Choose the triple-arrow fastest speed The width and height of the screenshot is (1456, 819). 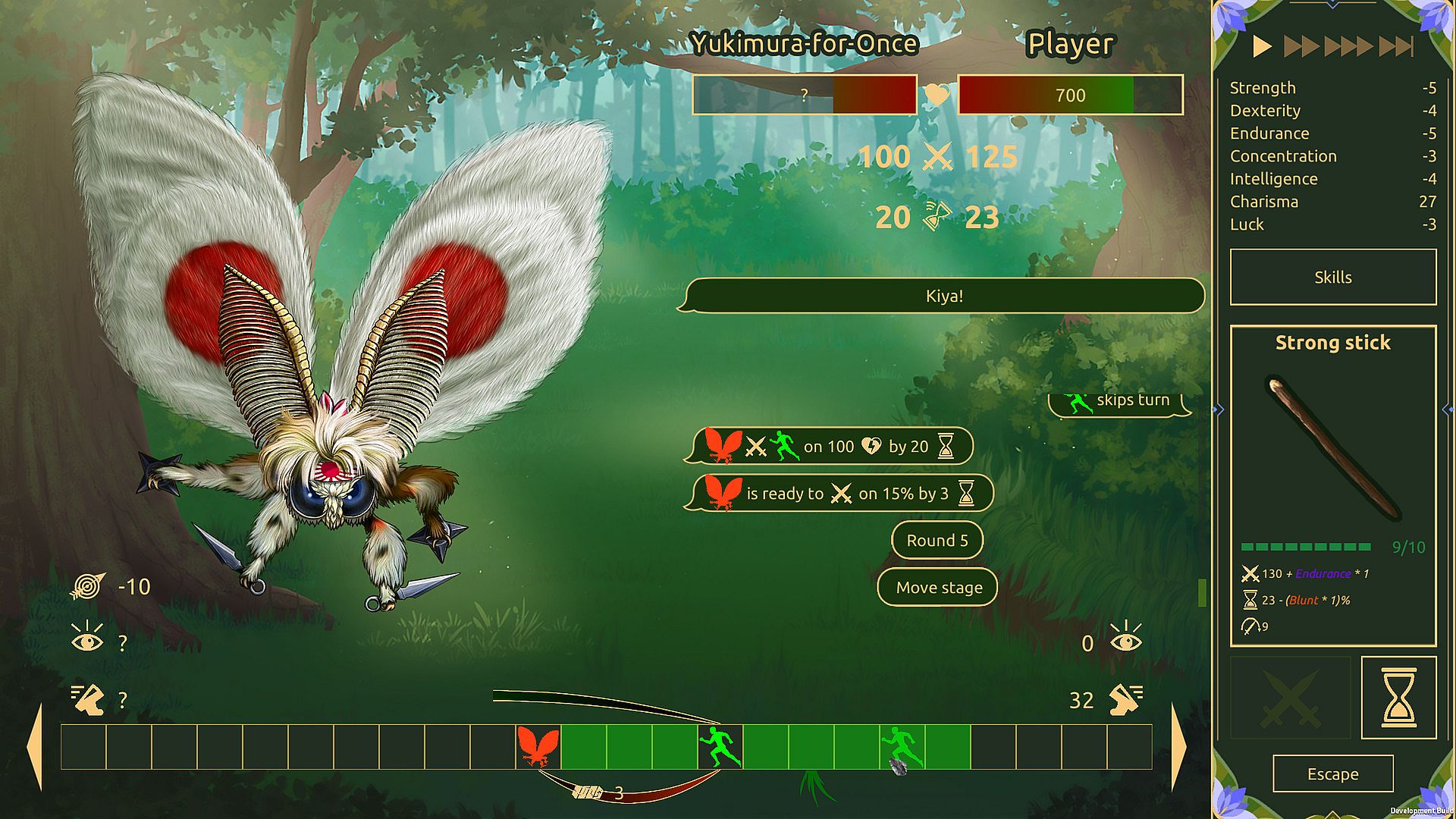pyautogui.click(x=1348, y=47)
